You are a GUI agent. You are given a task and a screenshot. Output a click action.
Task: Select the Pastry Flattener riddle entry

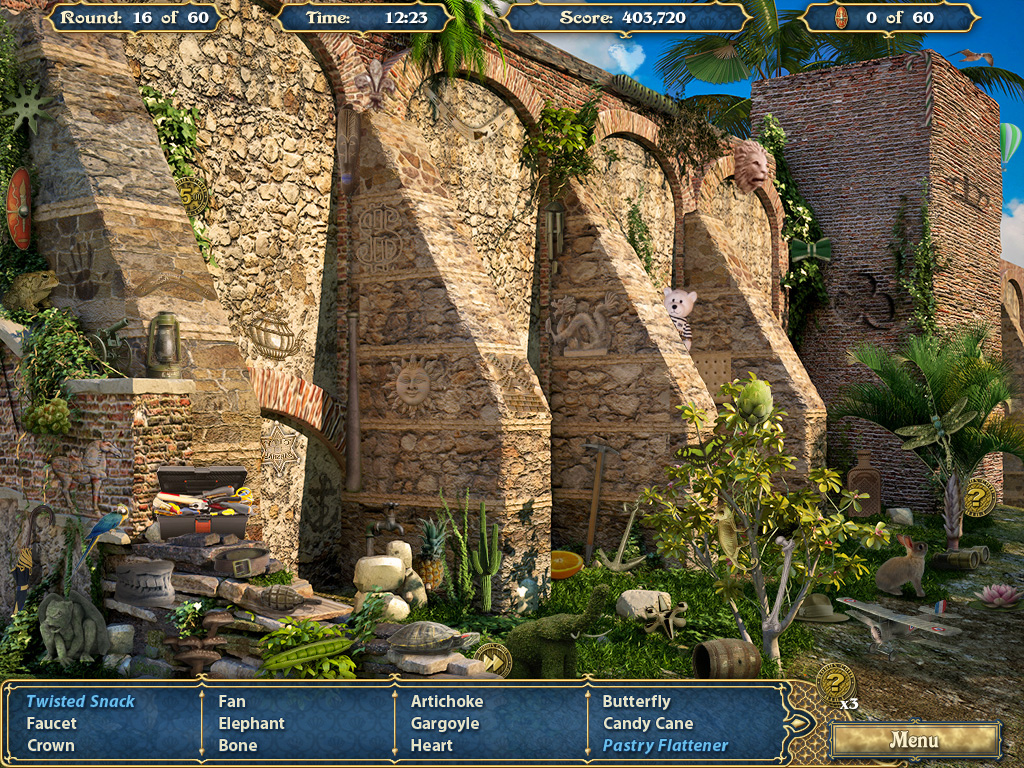[x=665, y=745]
